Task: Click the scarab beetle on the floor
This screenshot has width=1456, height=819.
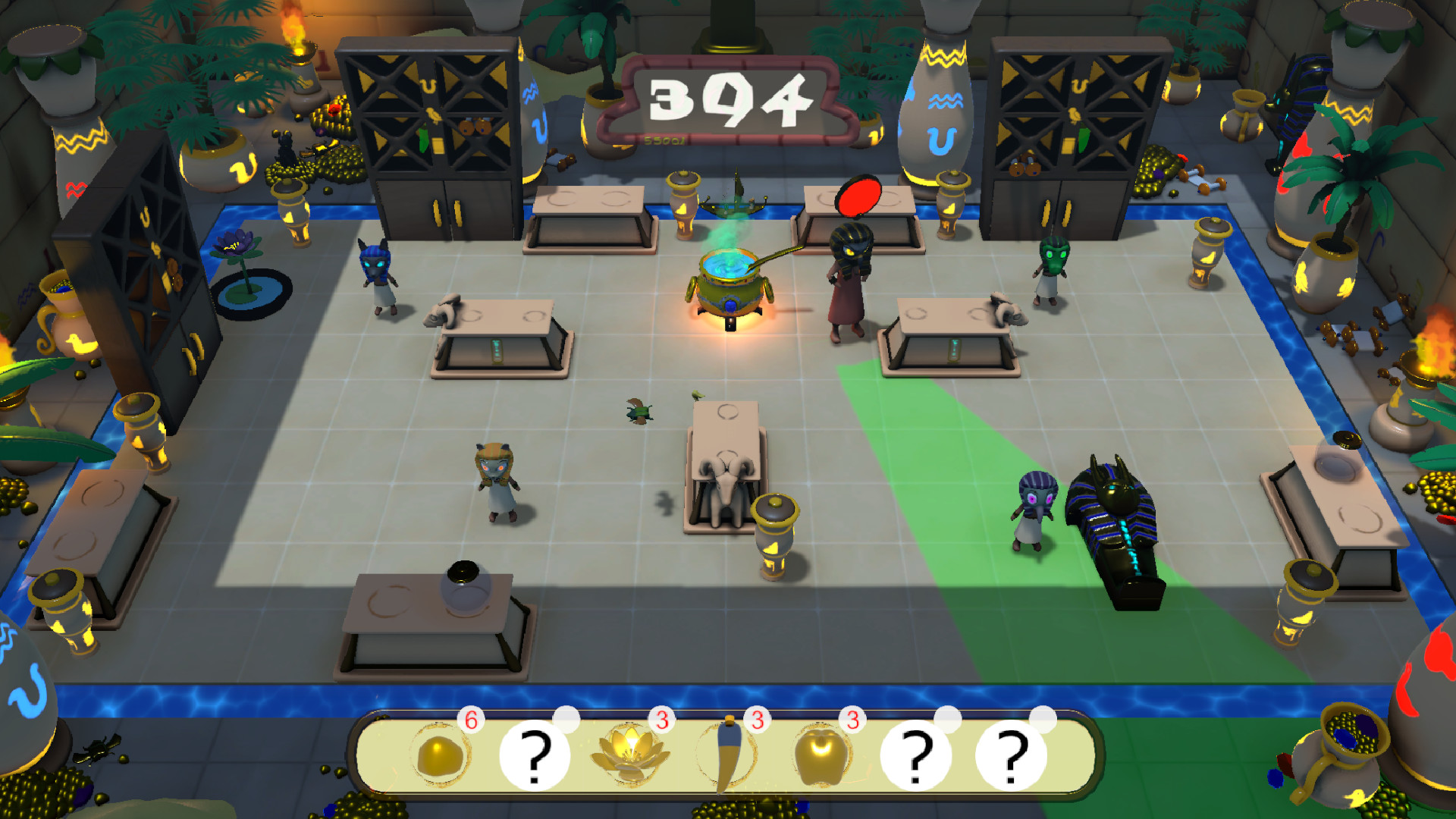Action: (641, 409)
